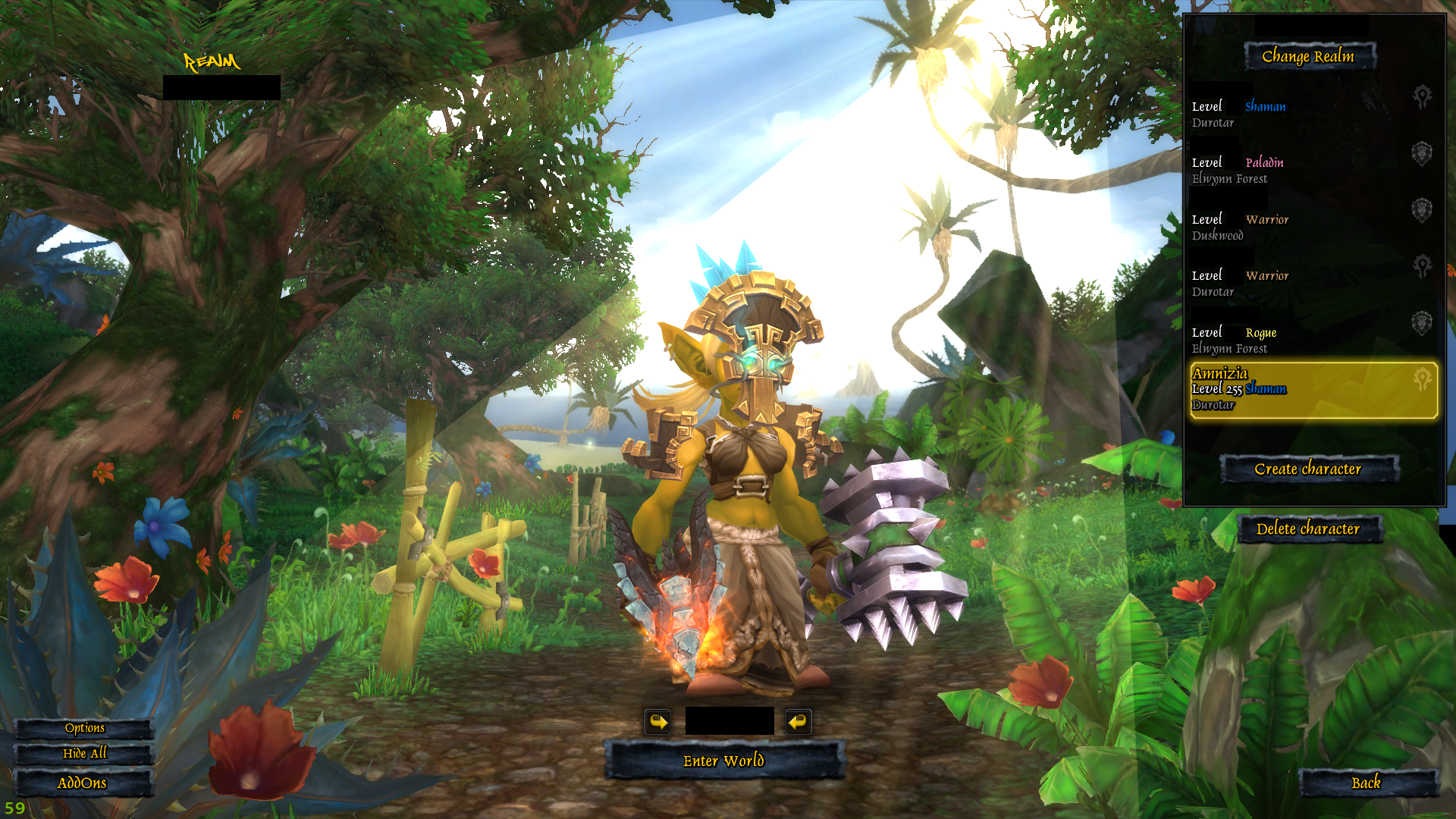1456x819 pixels.
Task: Open the Change Realm menu
Action: click(x=1308, y=56)
